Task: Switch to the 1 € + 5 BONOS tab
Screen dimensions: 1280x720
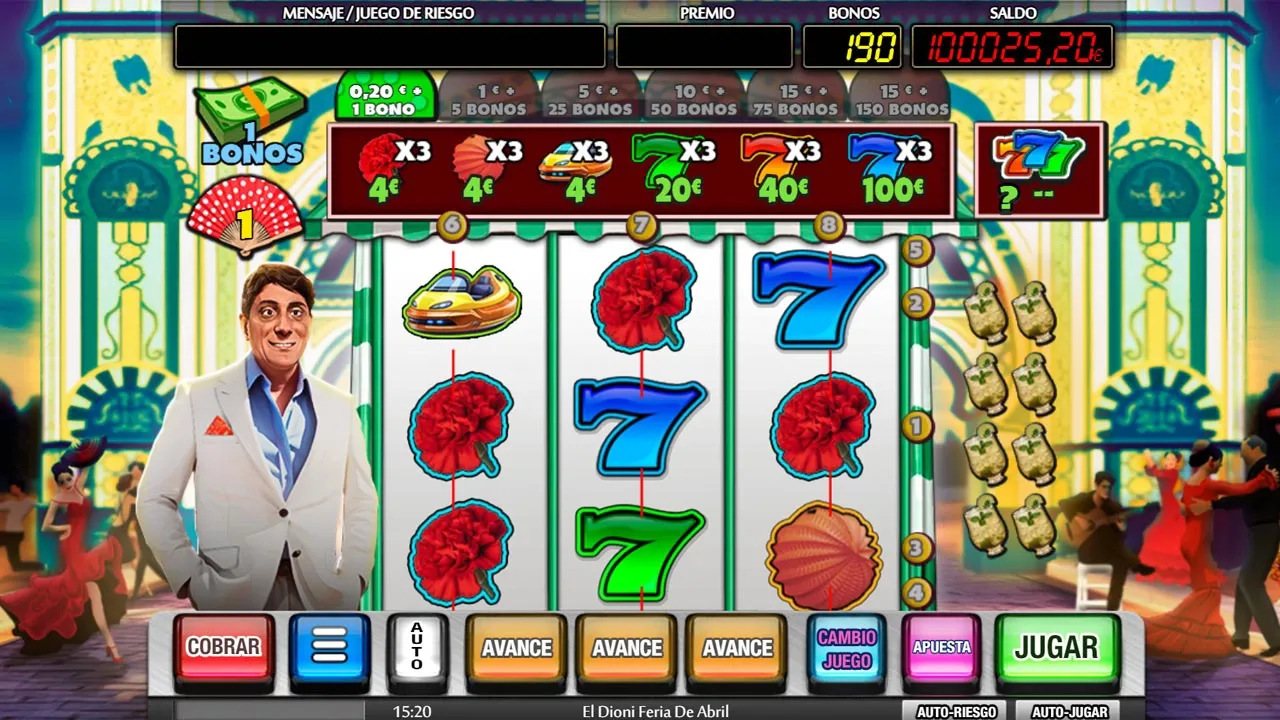Action: point(488,99)
